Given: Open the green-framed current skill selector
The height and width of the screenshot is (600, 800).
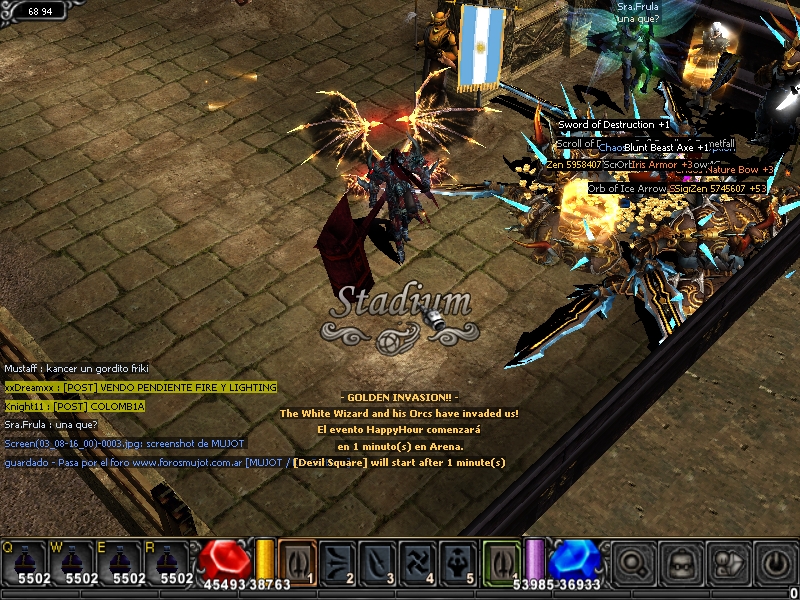Looking at the screenshot, I should click(x=502, y=560).
